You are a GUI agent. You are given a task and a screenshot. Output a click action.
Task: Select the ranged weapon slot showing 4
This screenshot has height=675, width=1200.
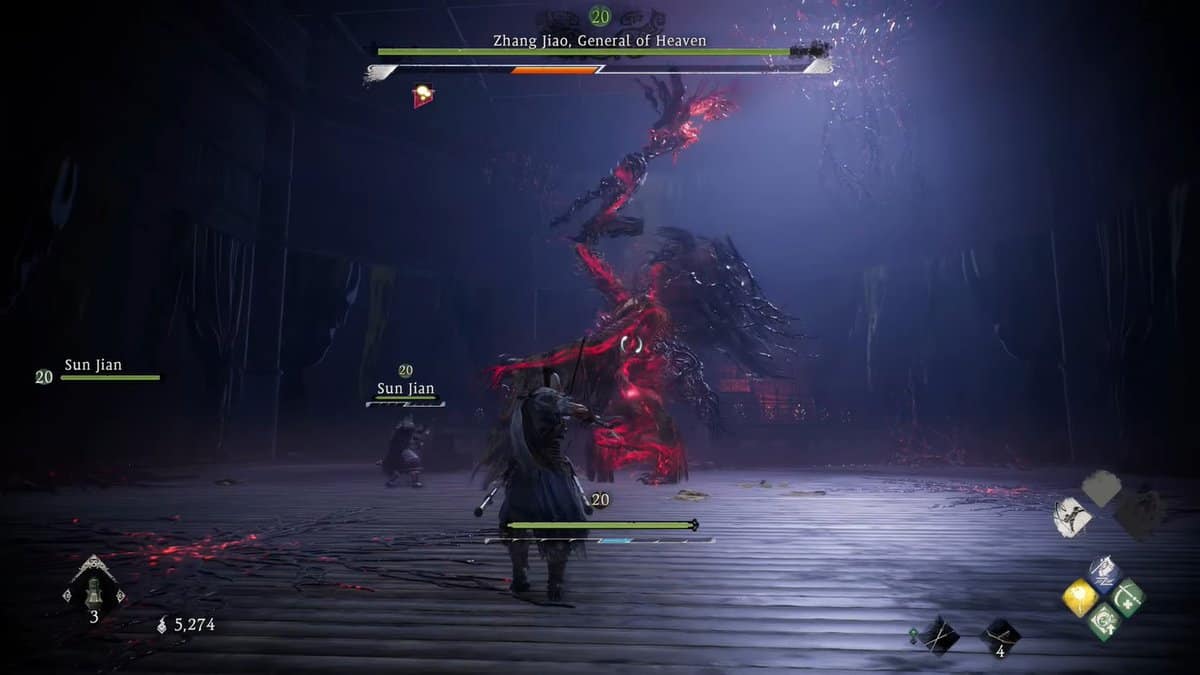point(1000,636)
